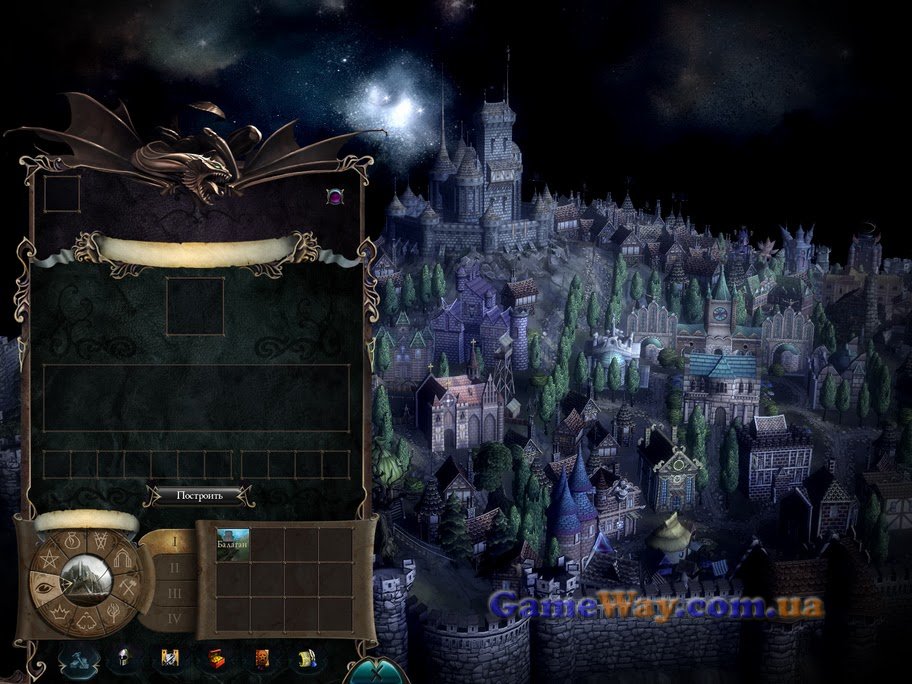The image size is (912, 684).
Task: Pick the archway gate wheel segment
Action: pyautogui.click(x=120, y=558)
